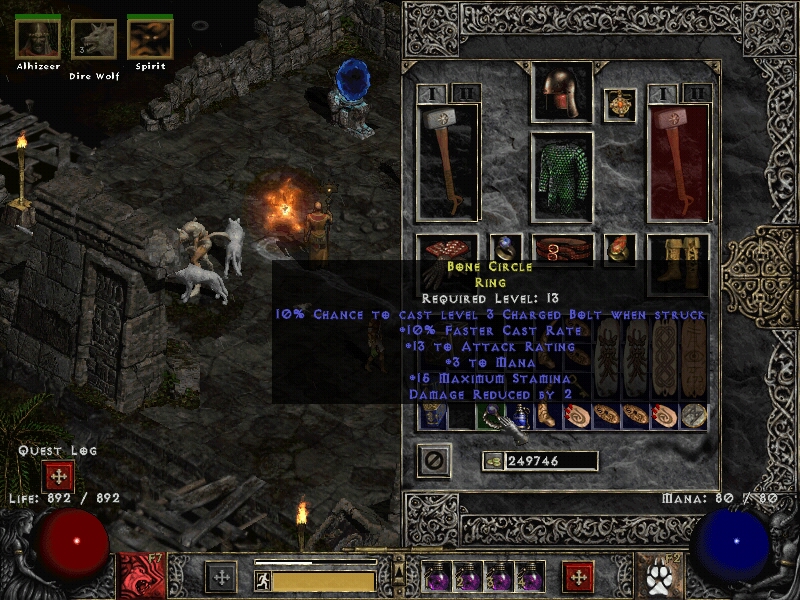Select the left-hand war hammer weapon
This screenshot has width=800, height=600.
point(447,162)
